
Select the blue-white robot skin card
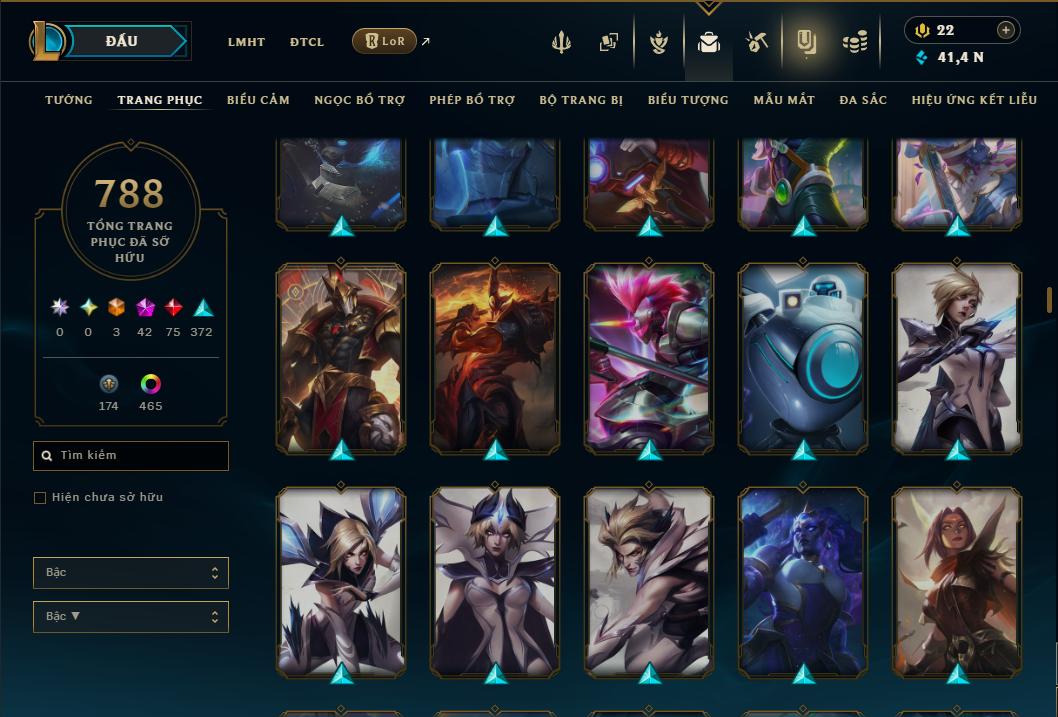[x=803, y=357]
